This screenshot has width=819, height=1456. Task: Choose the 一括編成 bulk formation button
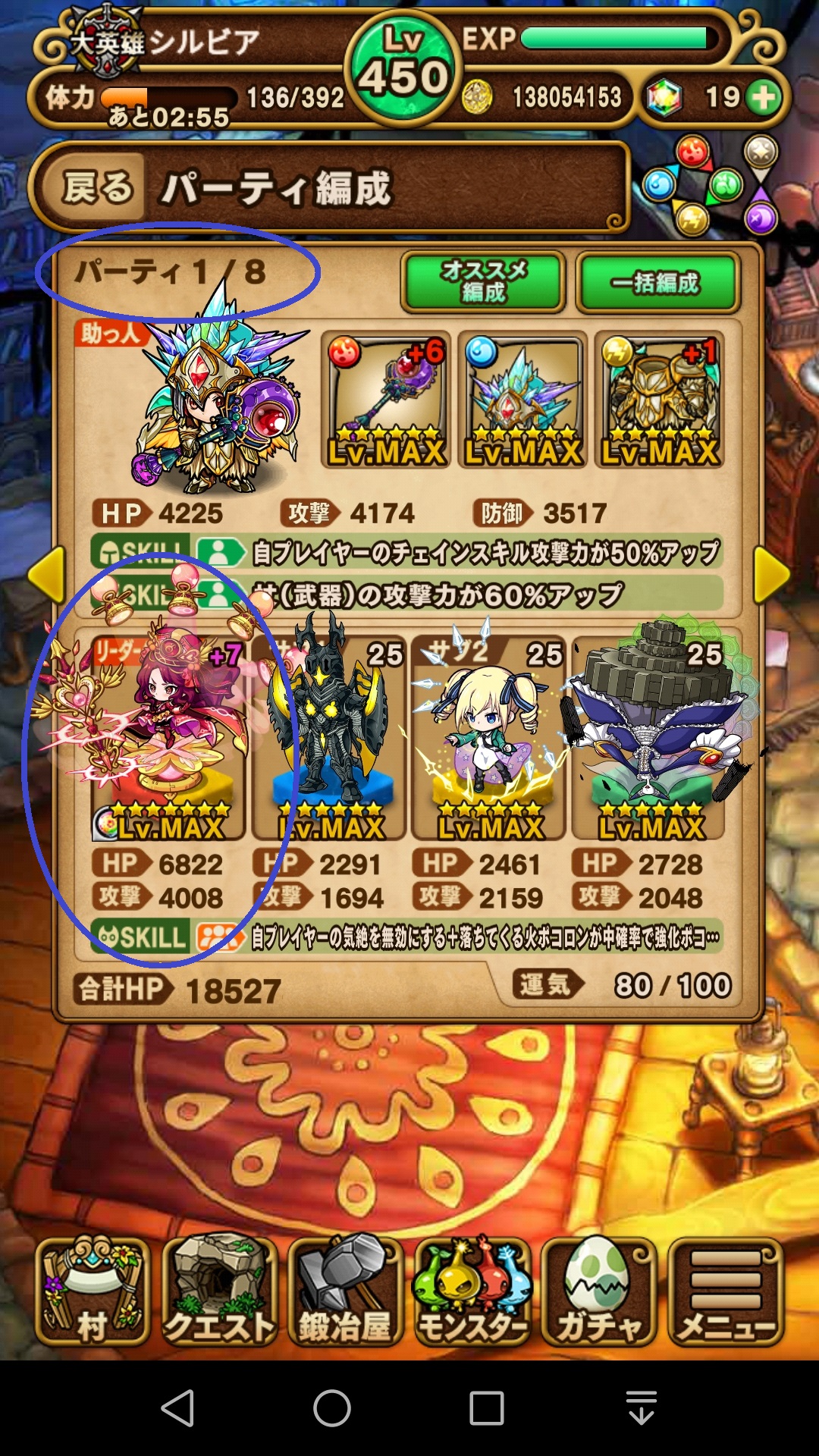coord(657,283)
